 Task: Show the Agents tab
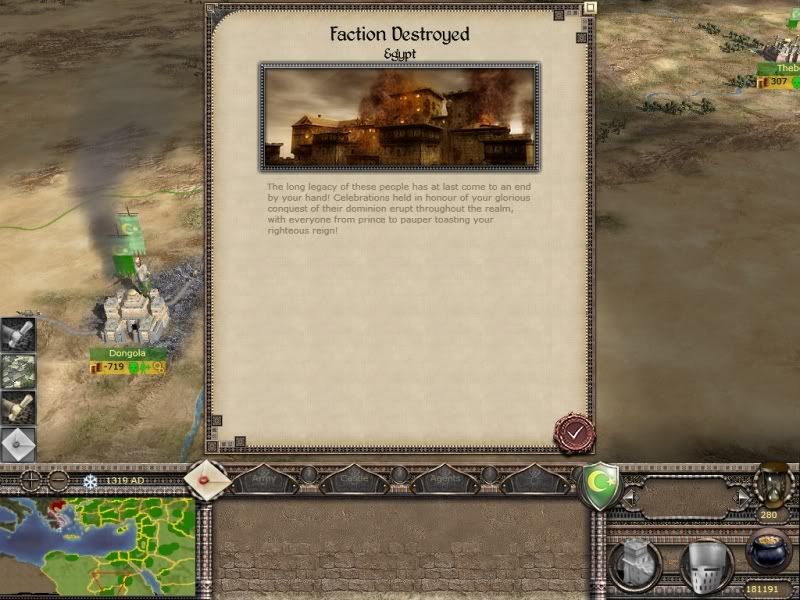444,480
